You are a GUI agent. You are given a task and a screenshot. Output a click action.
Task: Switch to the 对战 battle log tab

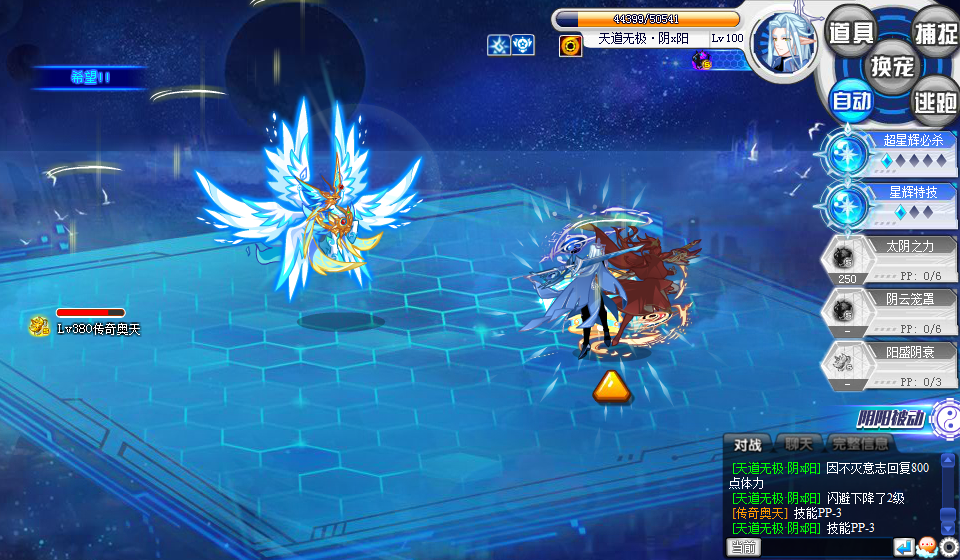[x=747, y=445]
